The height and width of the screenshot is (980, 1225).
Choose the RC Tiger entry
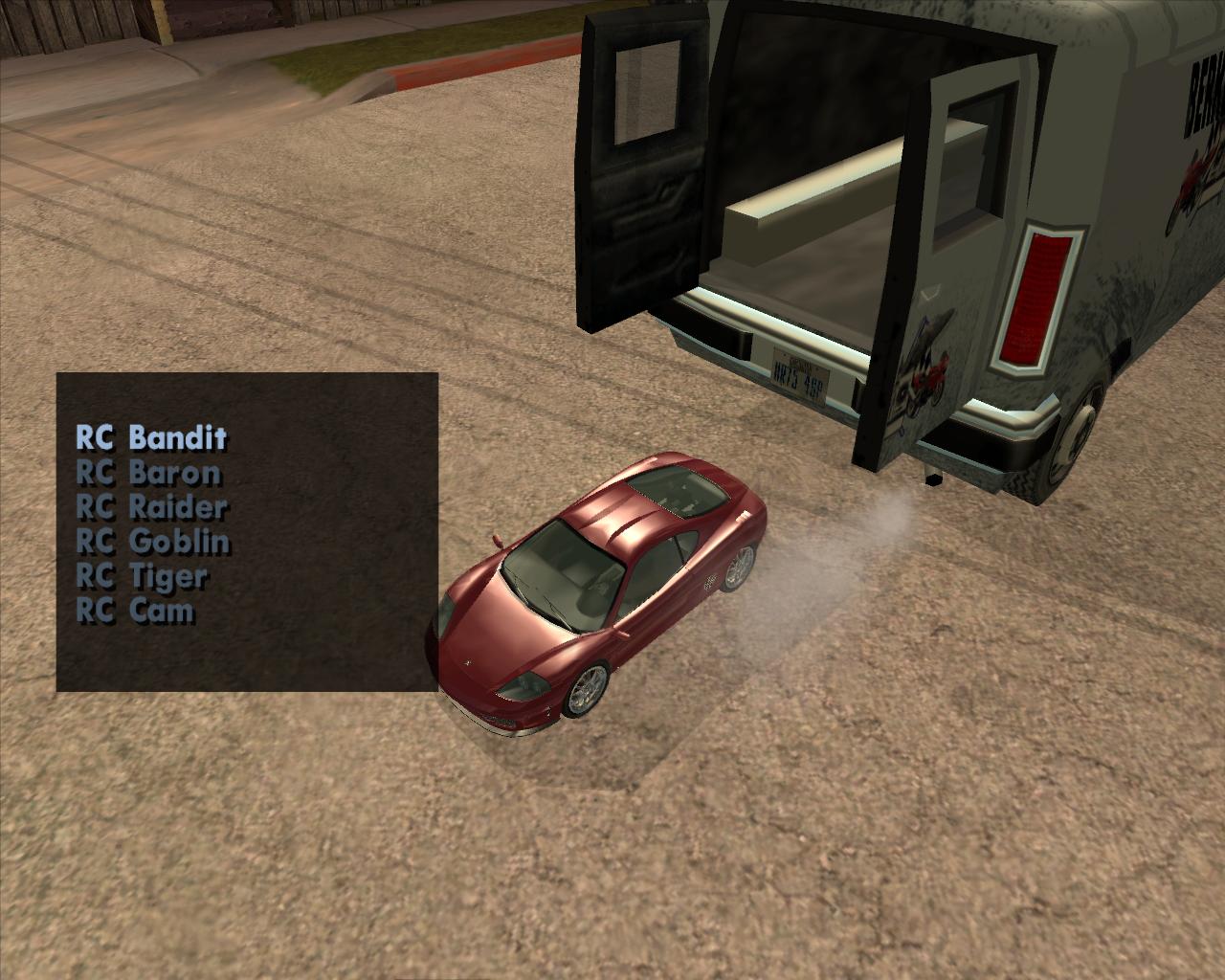pos(141,575)
